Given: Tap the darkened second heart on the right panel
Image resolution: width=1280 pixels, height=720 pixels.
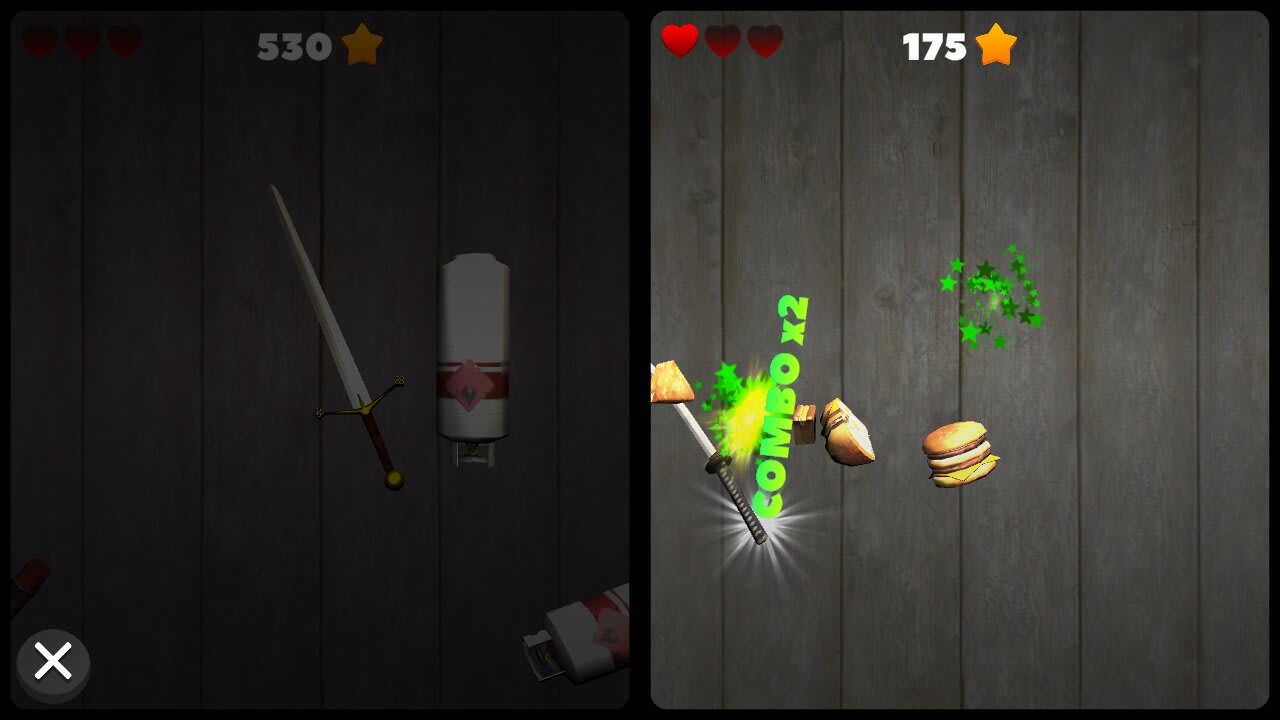Looking at the screenshot, I should [722, 43].
